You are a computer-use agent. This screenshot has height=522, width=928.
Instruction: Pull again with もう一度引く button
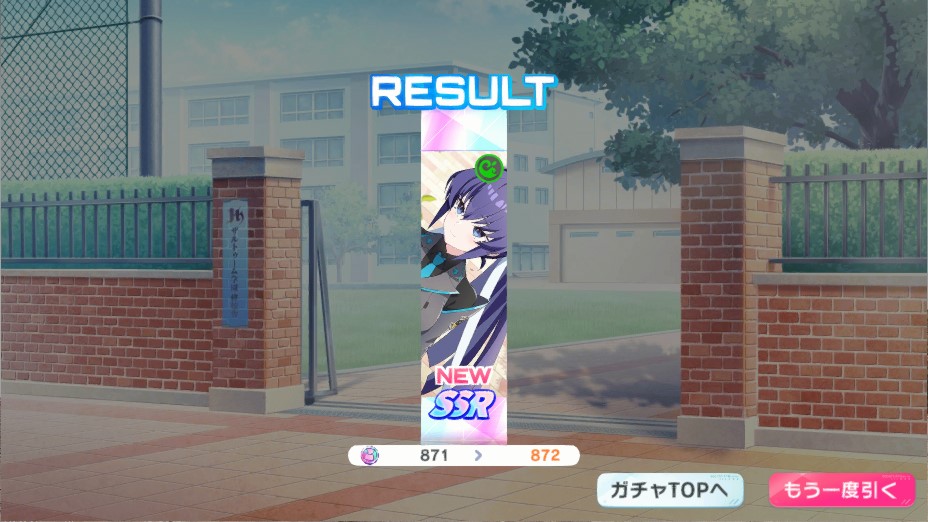841,490
